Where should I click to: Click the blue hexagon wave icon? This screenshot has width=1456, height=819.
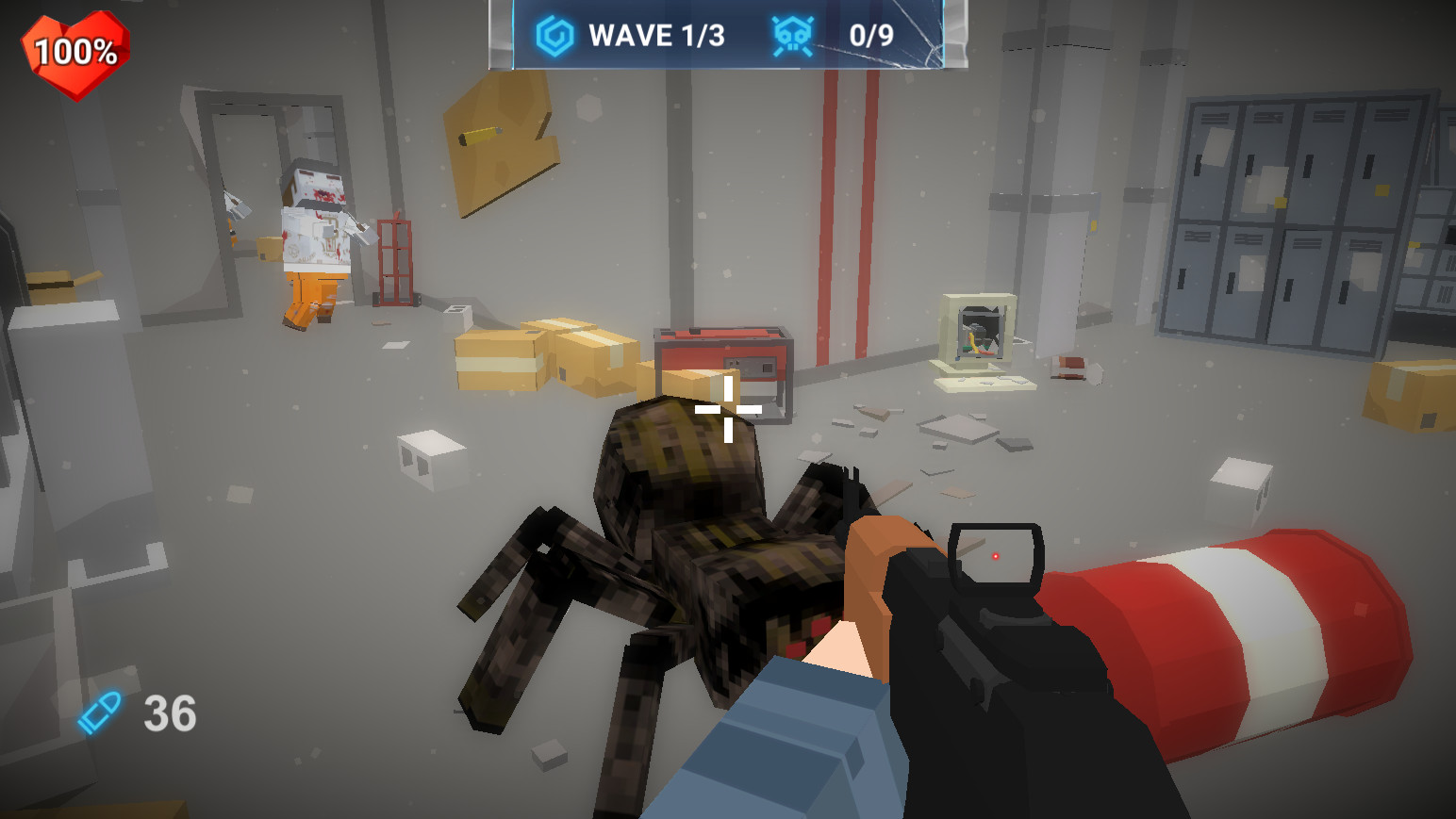pyautogui.click(x=553, y=34)
